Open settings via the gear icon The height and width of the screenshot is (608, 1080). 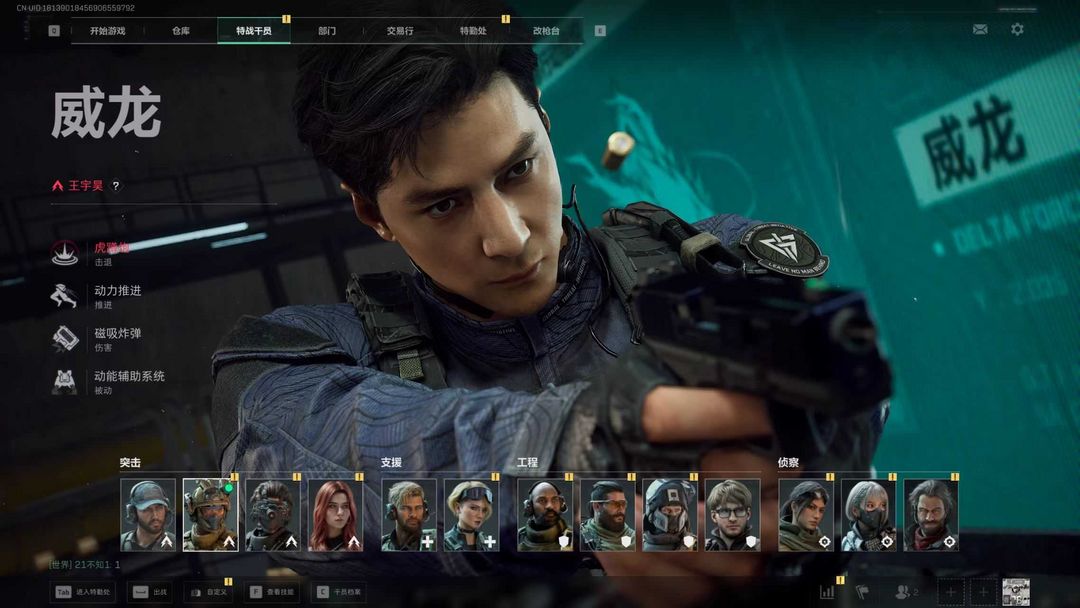1017,30
